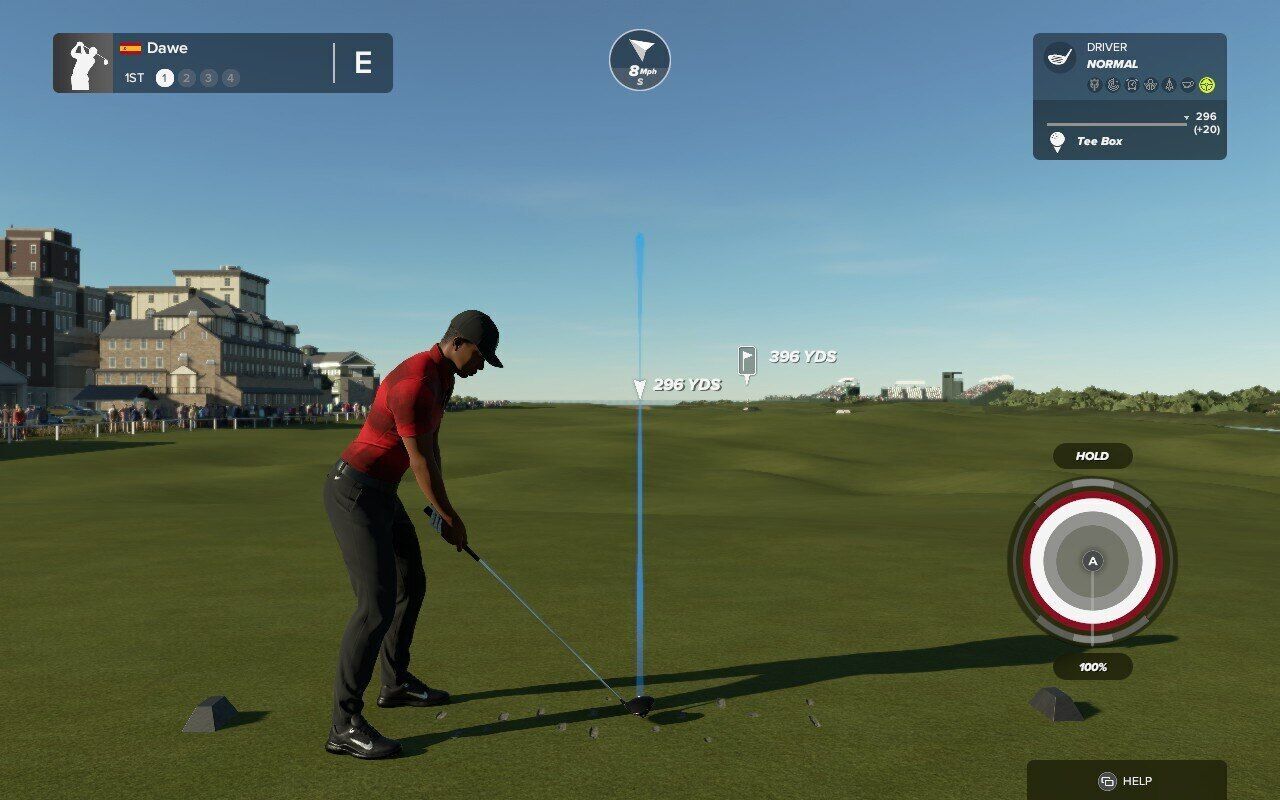This screenshot has height=800, width=1280.
Task: Select the 296 YDS aim marker
Action: [x=640, y=386]
